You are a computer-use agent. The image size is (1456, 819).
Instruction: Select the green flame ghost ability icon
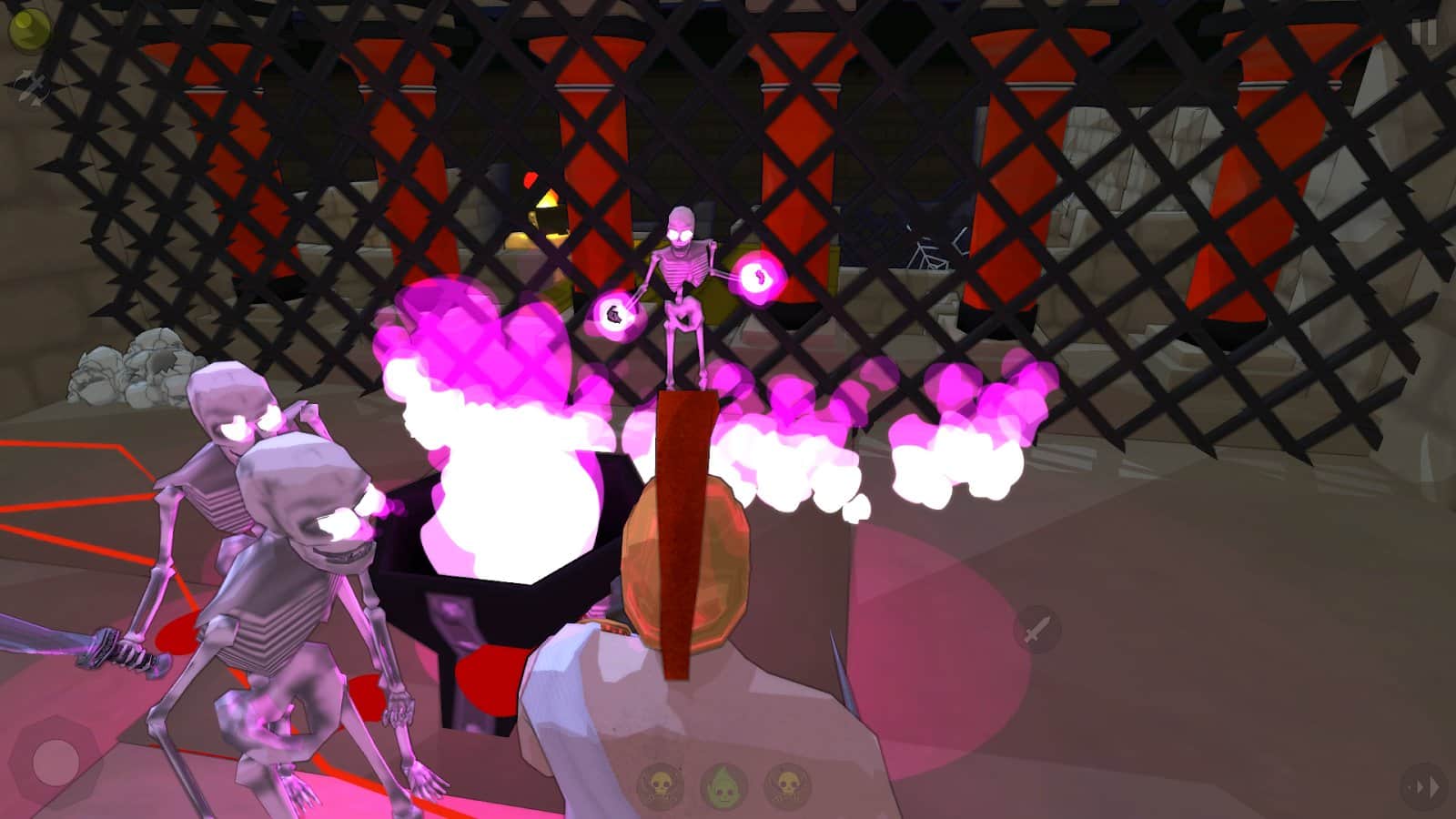click(x=723, y=786)
